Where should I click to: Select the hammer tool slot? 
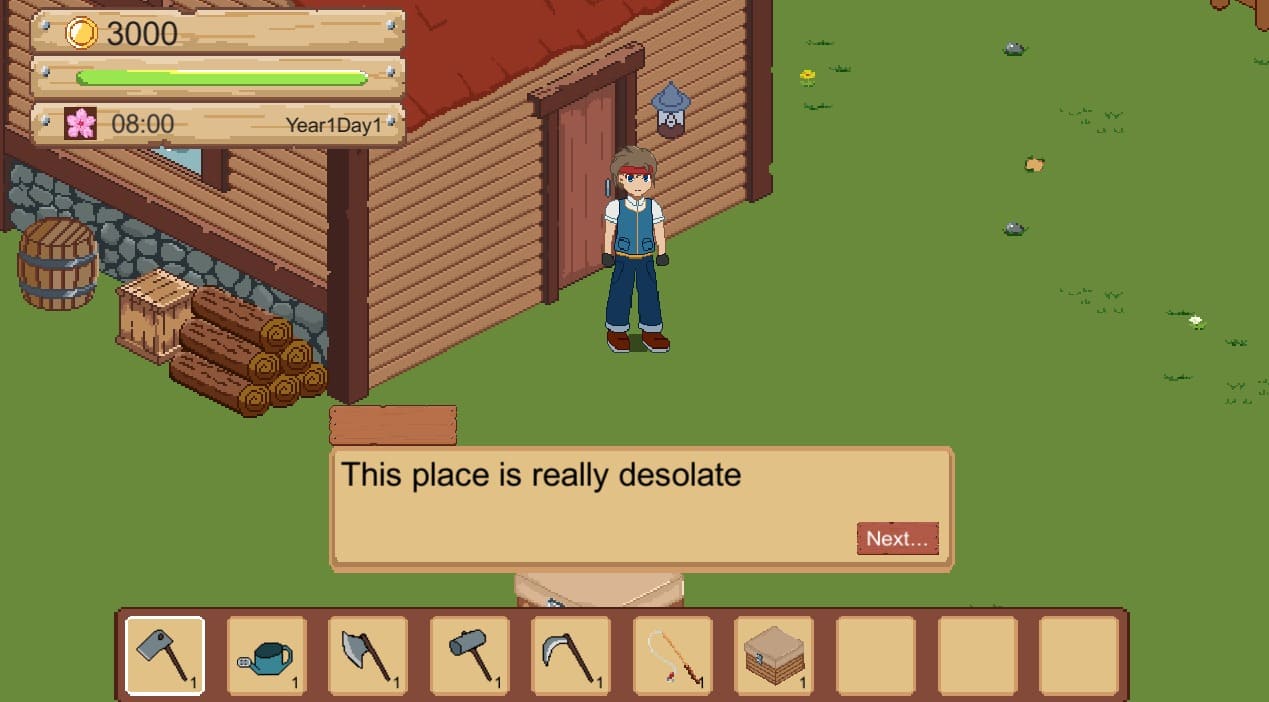(x=470, y=655)
